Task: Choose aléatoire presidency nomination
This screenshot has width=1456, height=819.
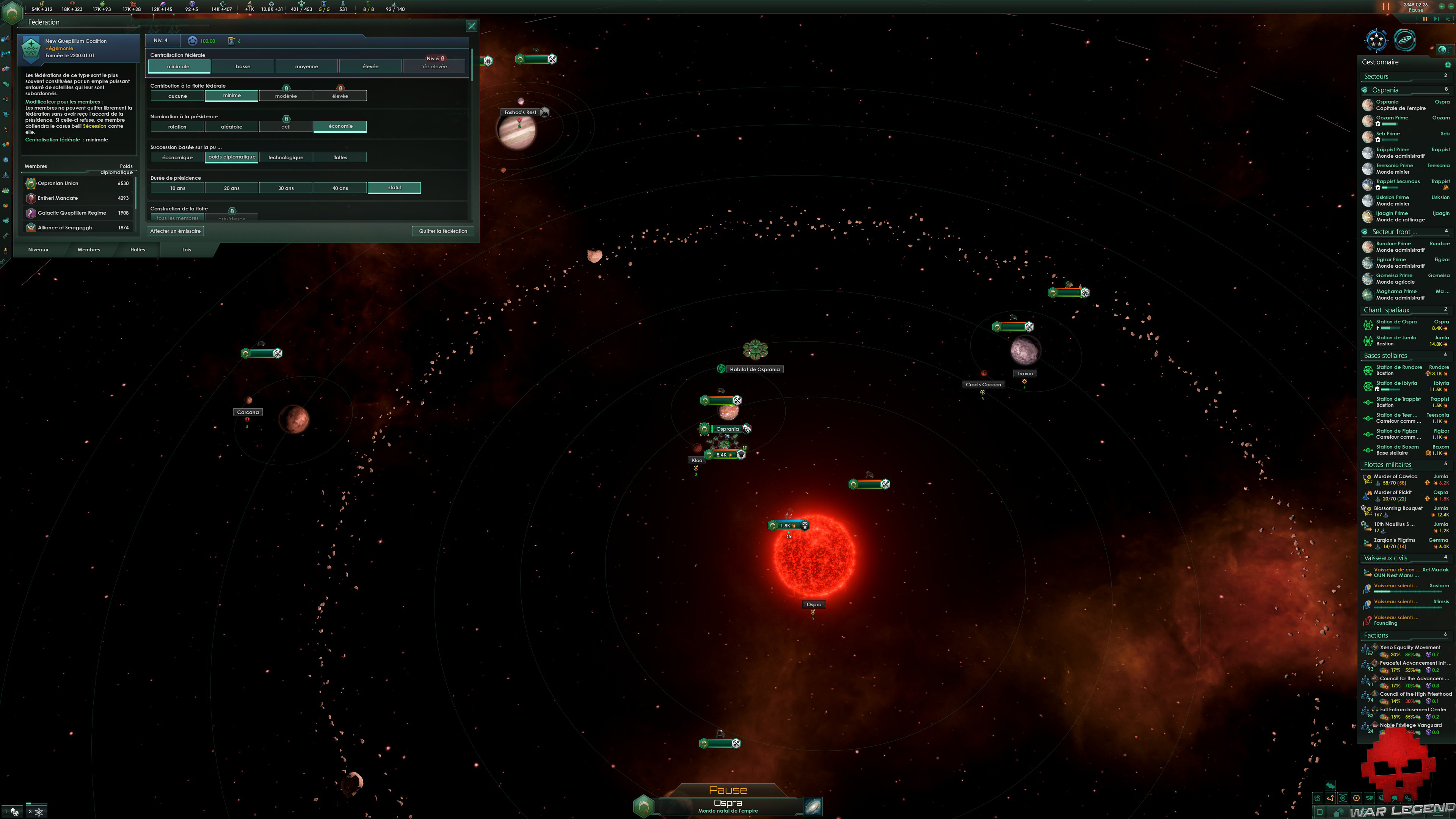Action: click(231, 127)
